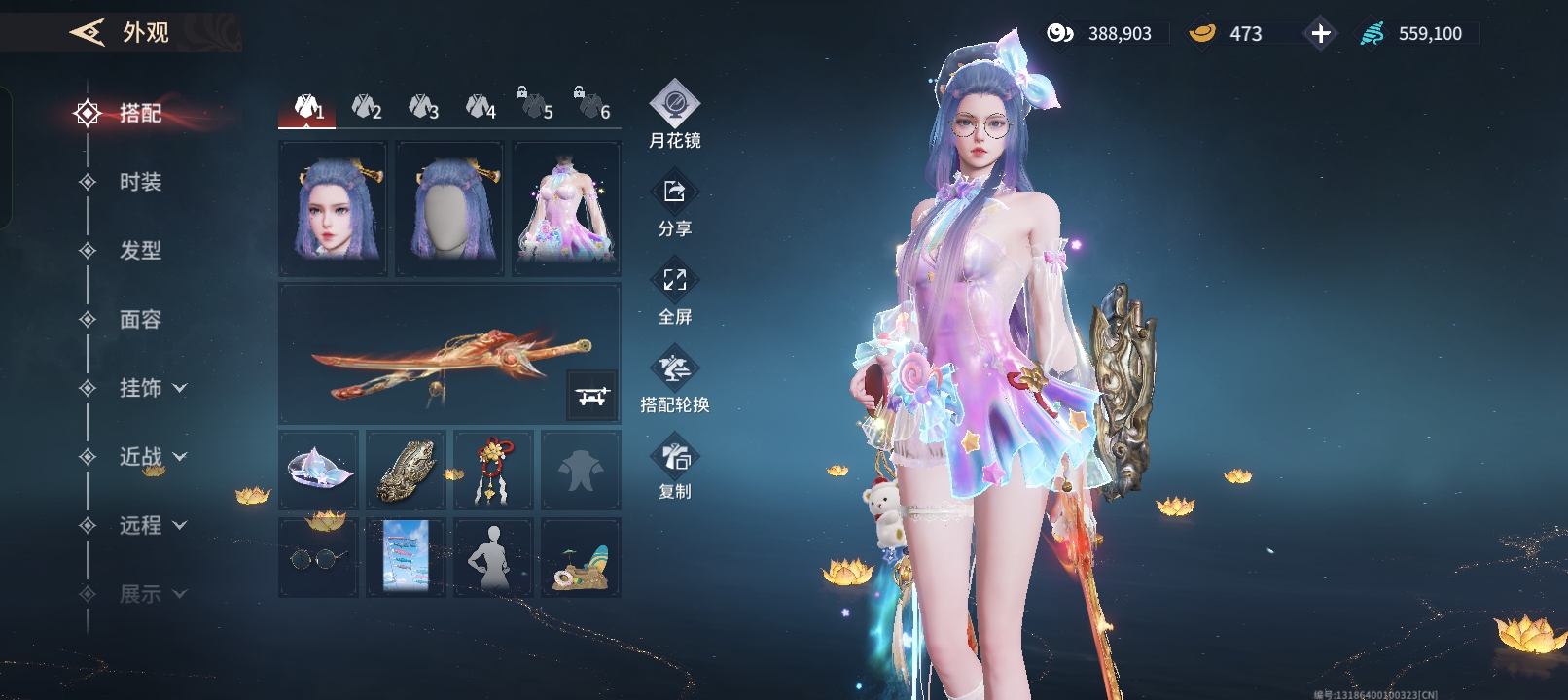
Task: Open the 发型 hairstyle category
Action: point(140,251)
